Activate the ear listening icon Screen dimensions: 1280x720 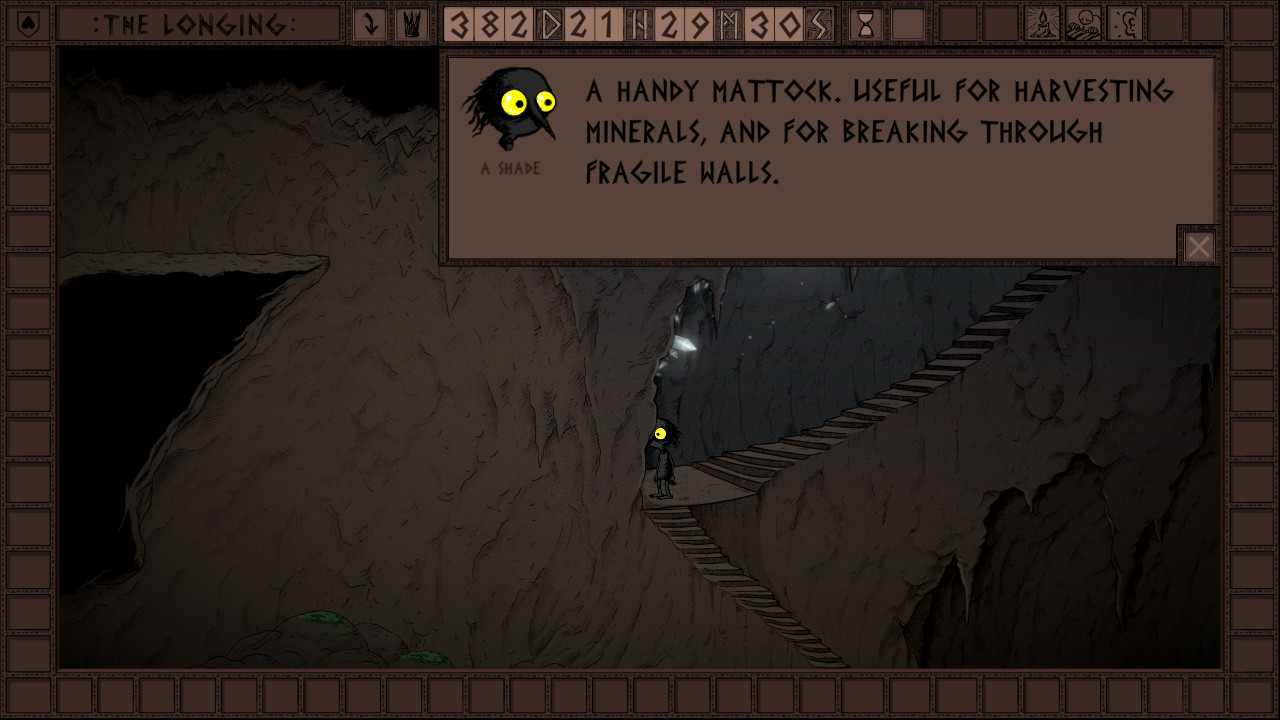(x=1126, y=24)
